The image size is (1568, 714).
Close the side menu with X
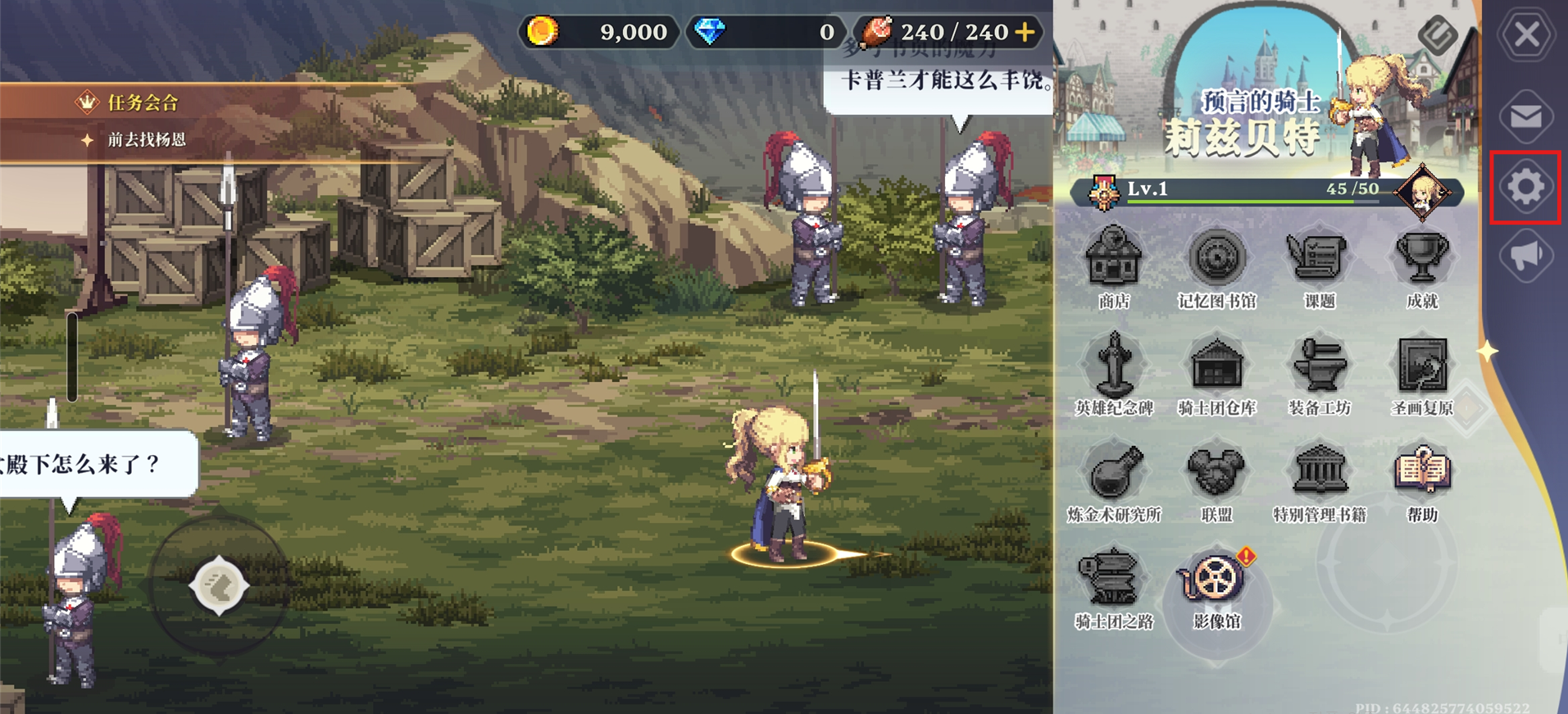coord(1526,35)
